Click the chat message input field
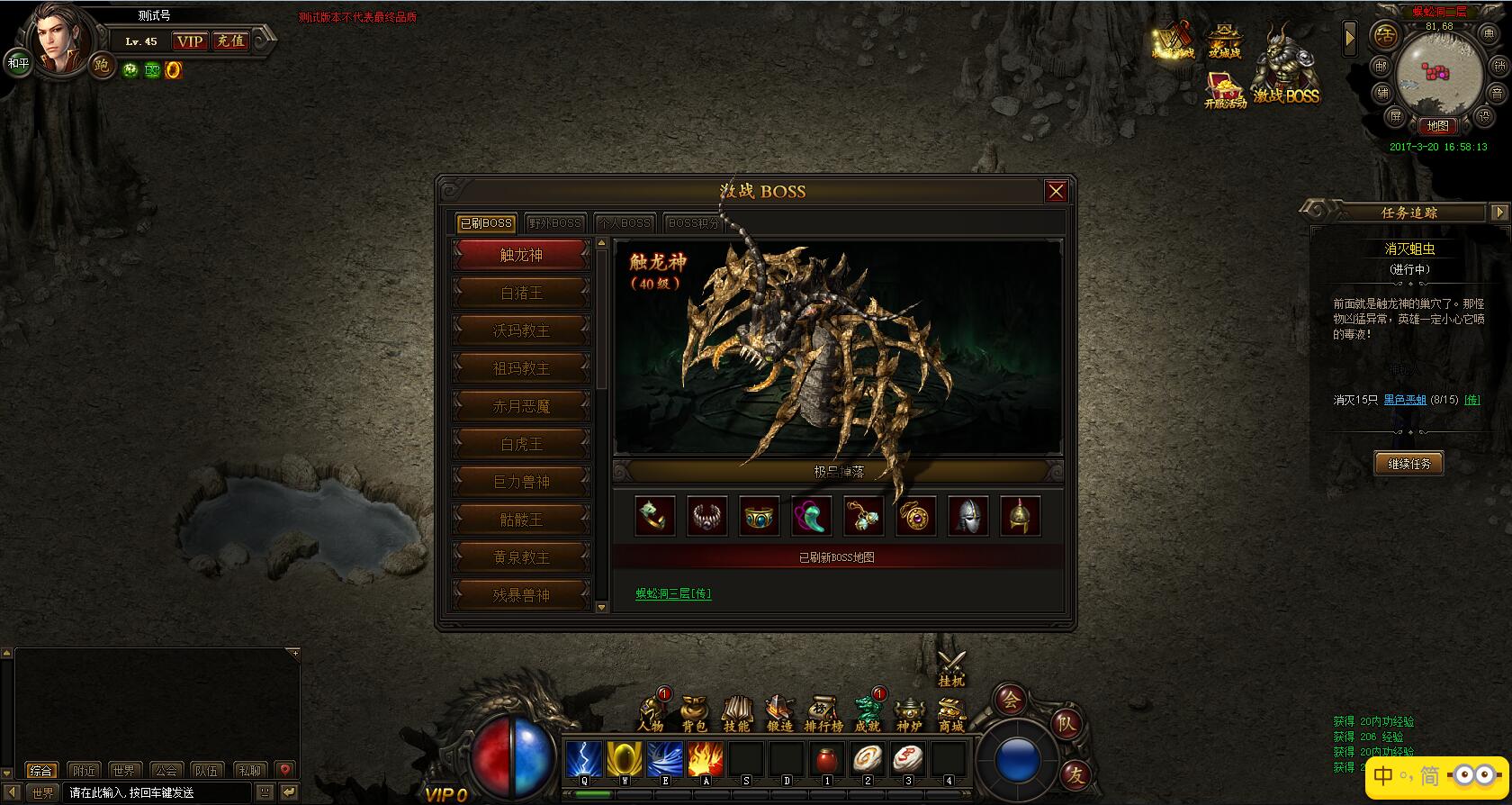The width and height of the screenshot is (1512, 805). click(x=157, y=793)
